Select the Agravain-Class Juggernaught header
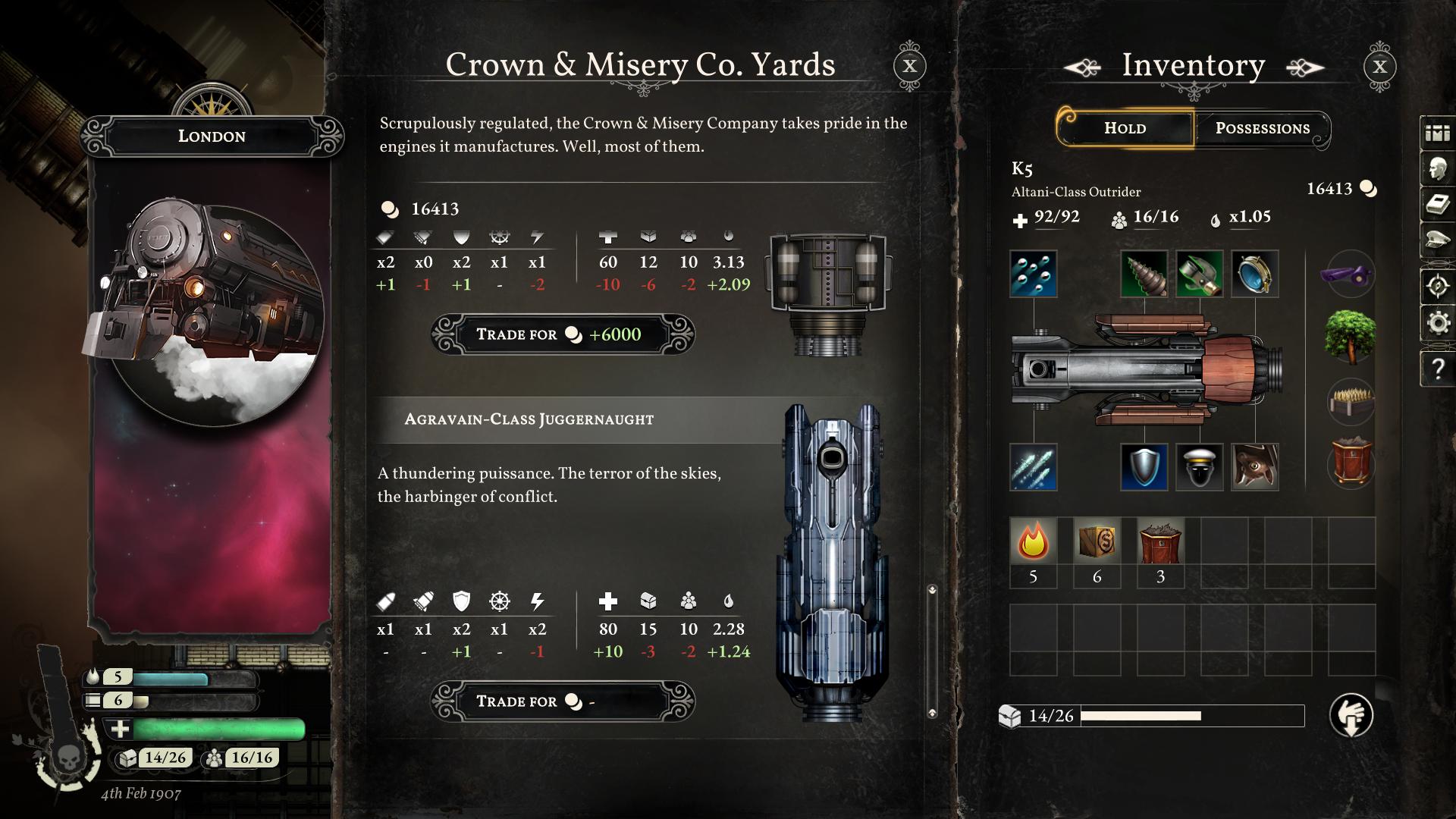 tap(529, 419)
